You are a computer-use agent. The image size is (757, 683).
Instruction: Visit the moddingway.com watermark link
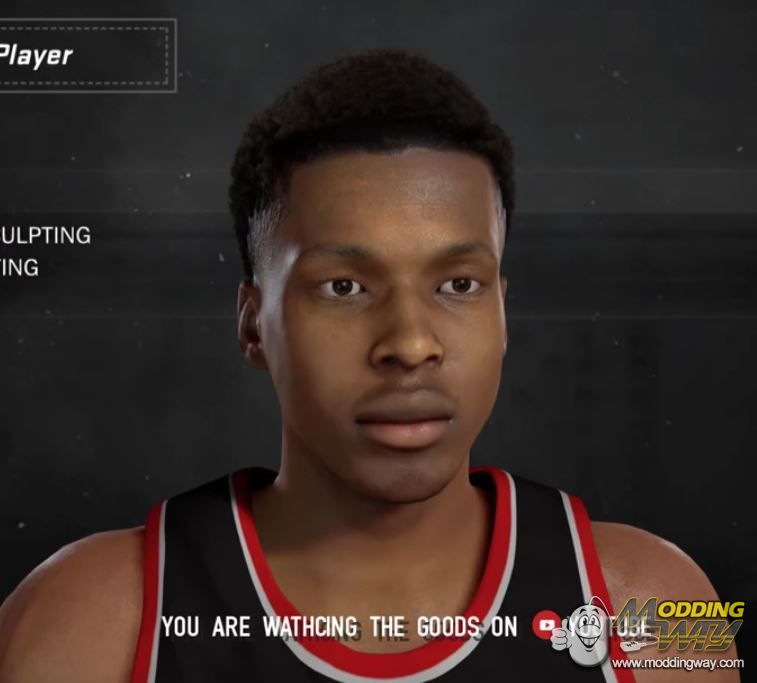click(677, 663)
